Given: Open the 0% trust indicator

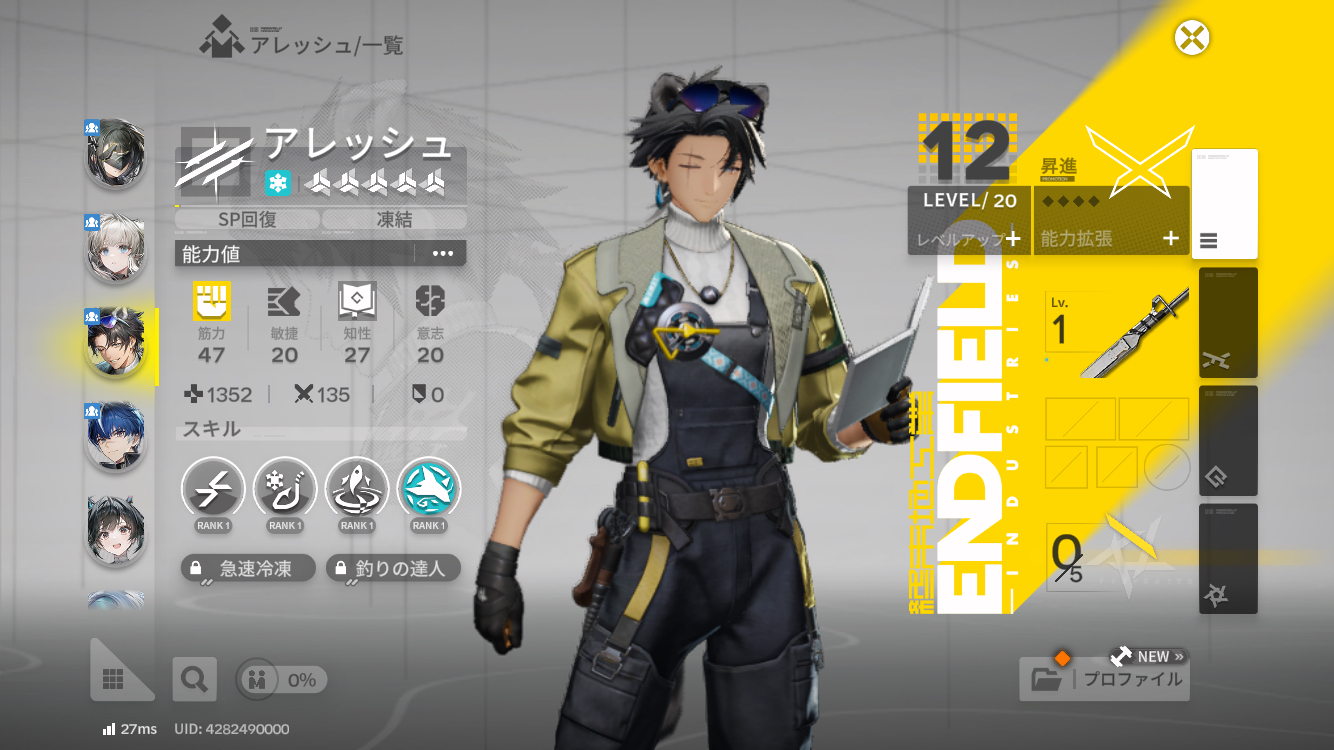Looking at the screenshot, I should pos(282,680).
